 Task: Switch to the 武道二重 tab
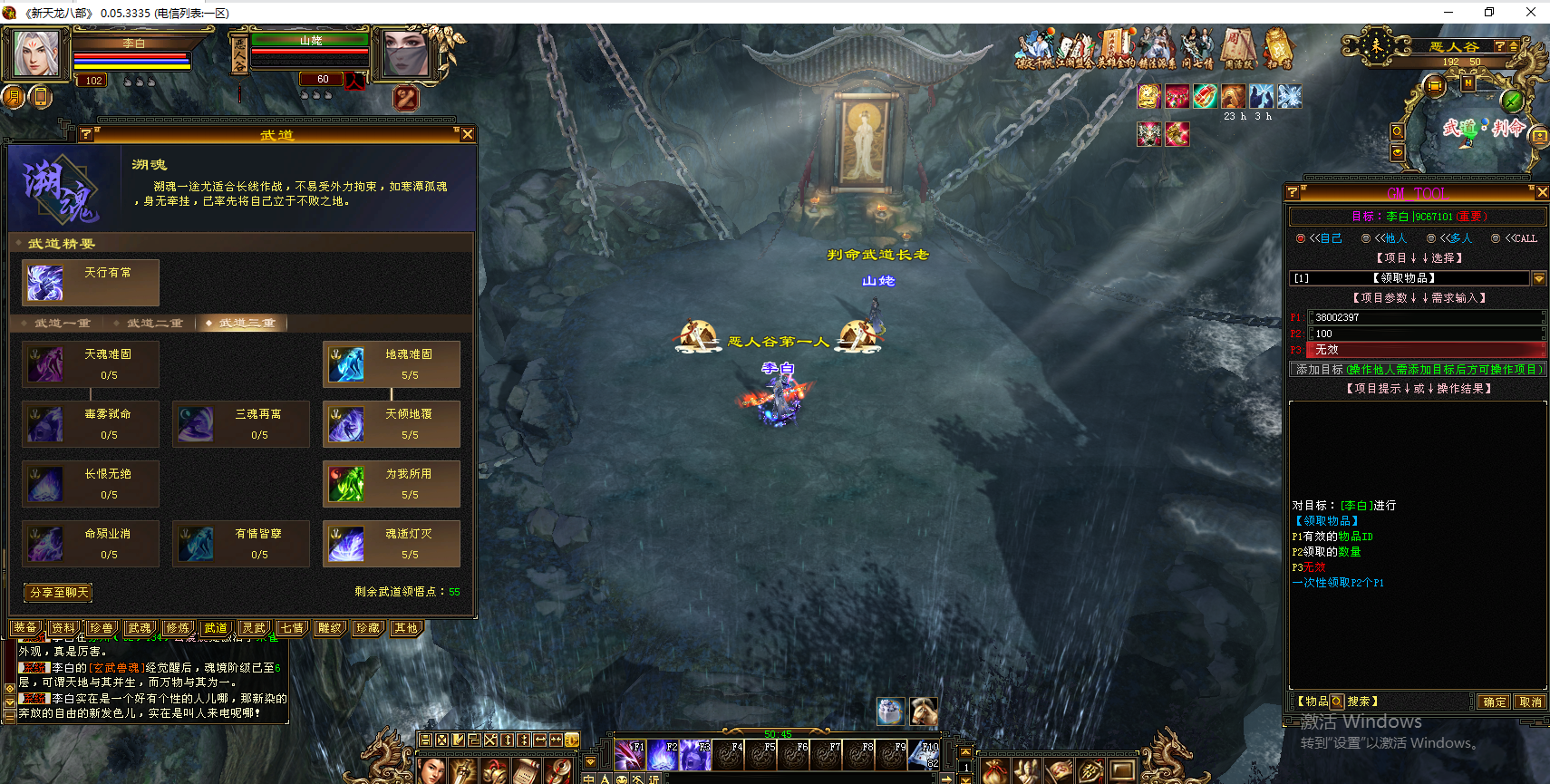(154, 324)
